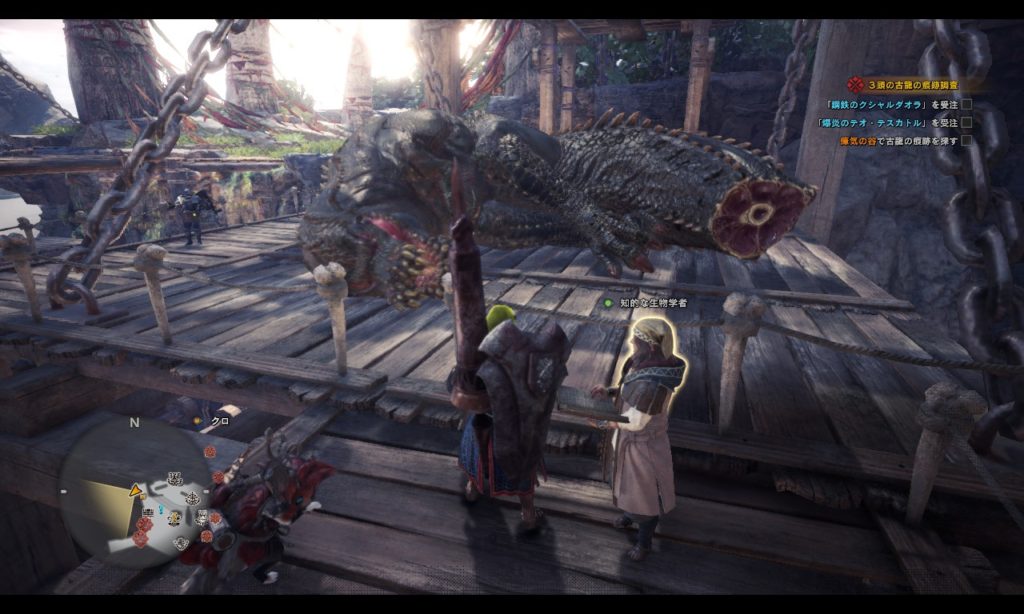The image size is (1024, 614).
Task: Click the blue exclamation marker on the minimap
Action: point(161,509)
